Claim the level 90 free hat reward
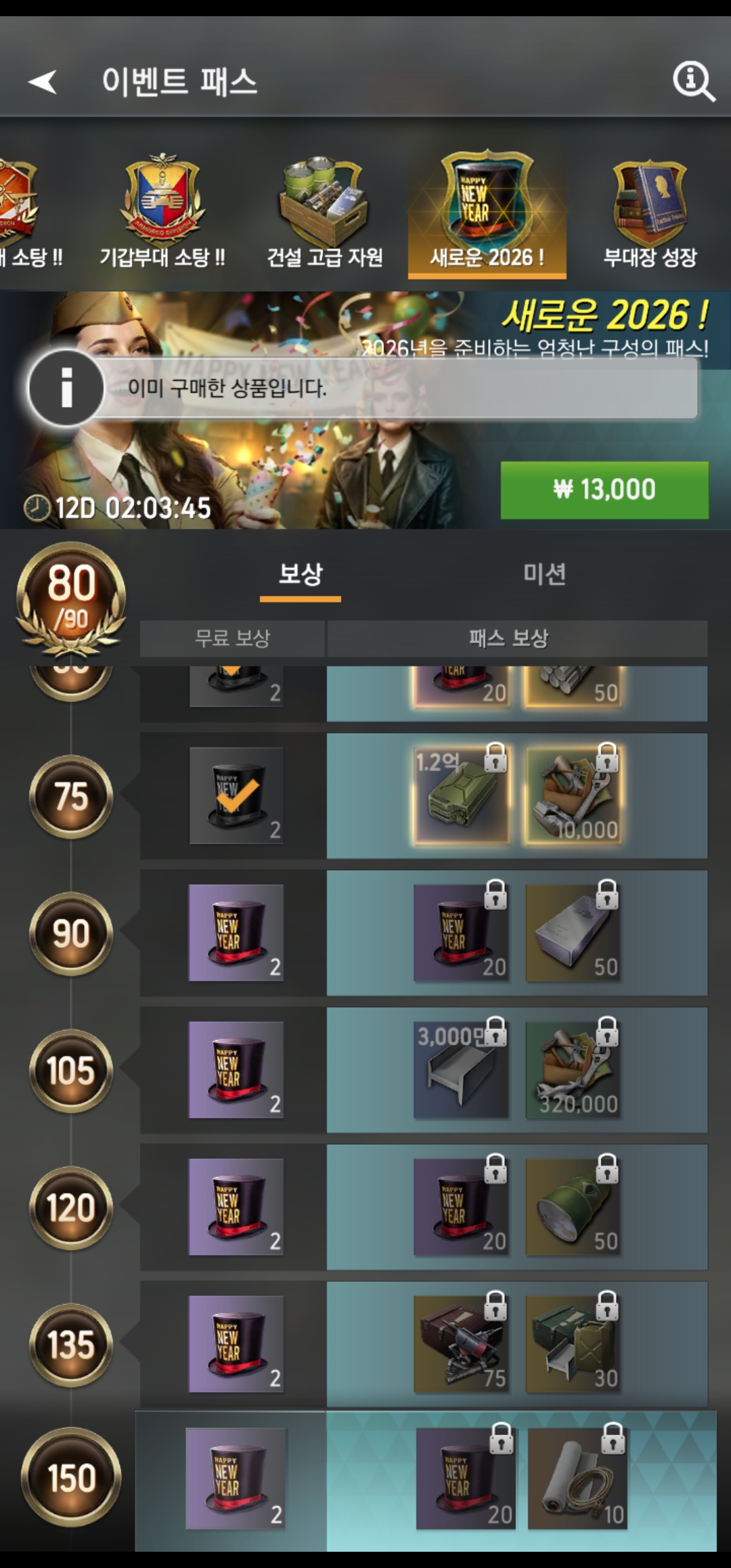The height and width of the screenshot is (1568, 731). point(236,933)
